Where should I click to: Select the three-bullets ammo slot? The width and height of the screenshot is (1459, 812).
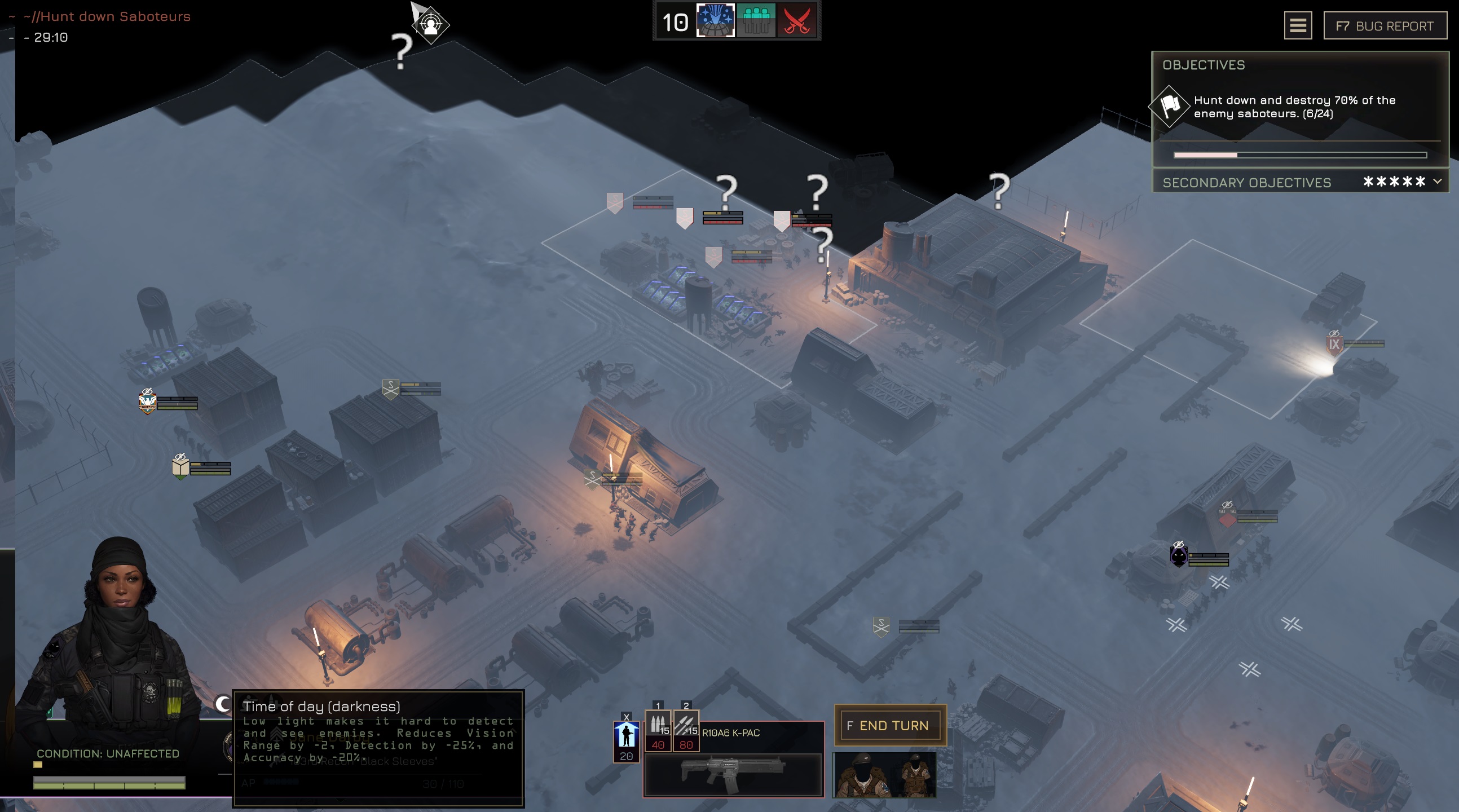(x=658, y=725)
